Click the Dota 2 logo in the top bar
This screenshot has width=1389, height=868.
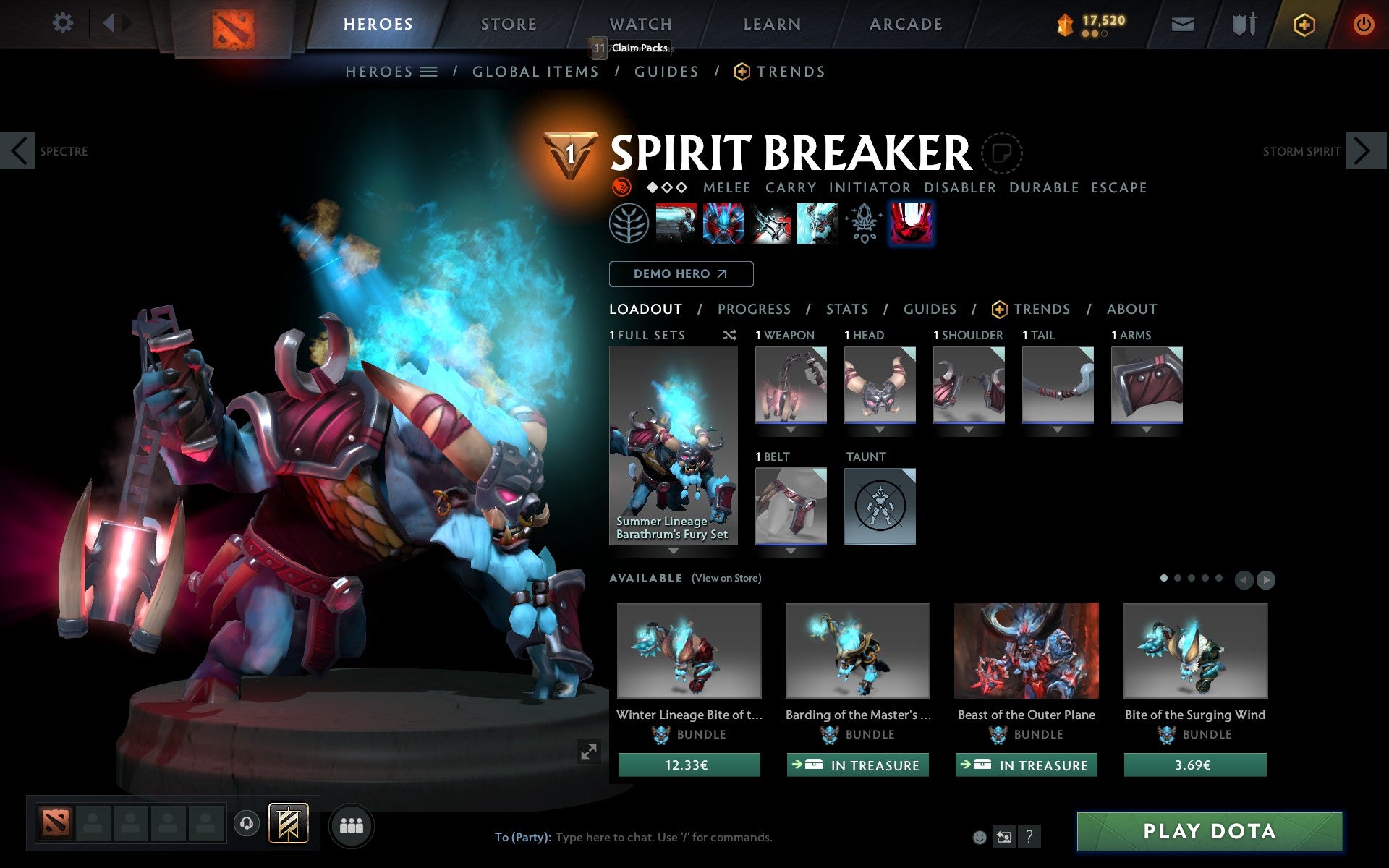(234, 23)
